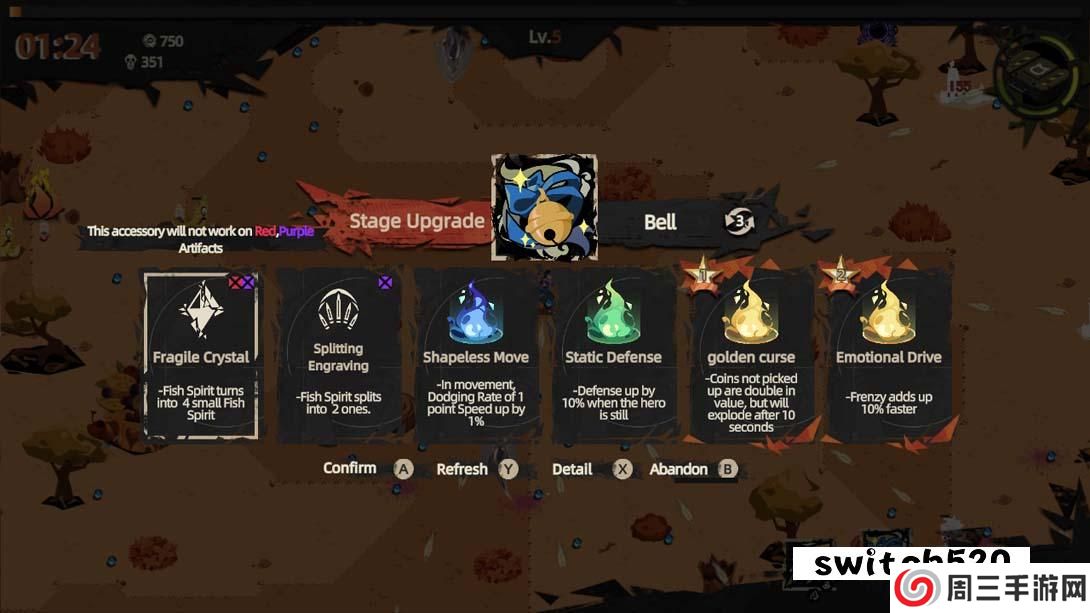Abandon the stage upgrade
The width and height of the screenshot is (1090, 613).
(x=728, y=469)
